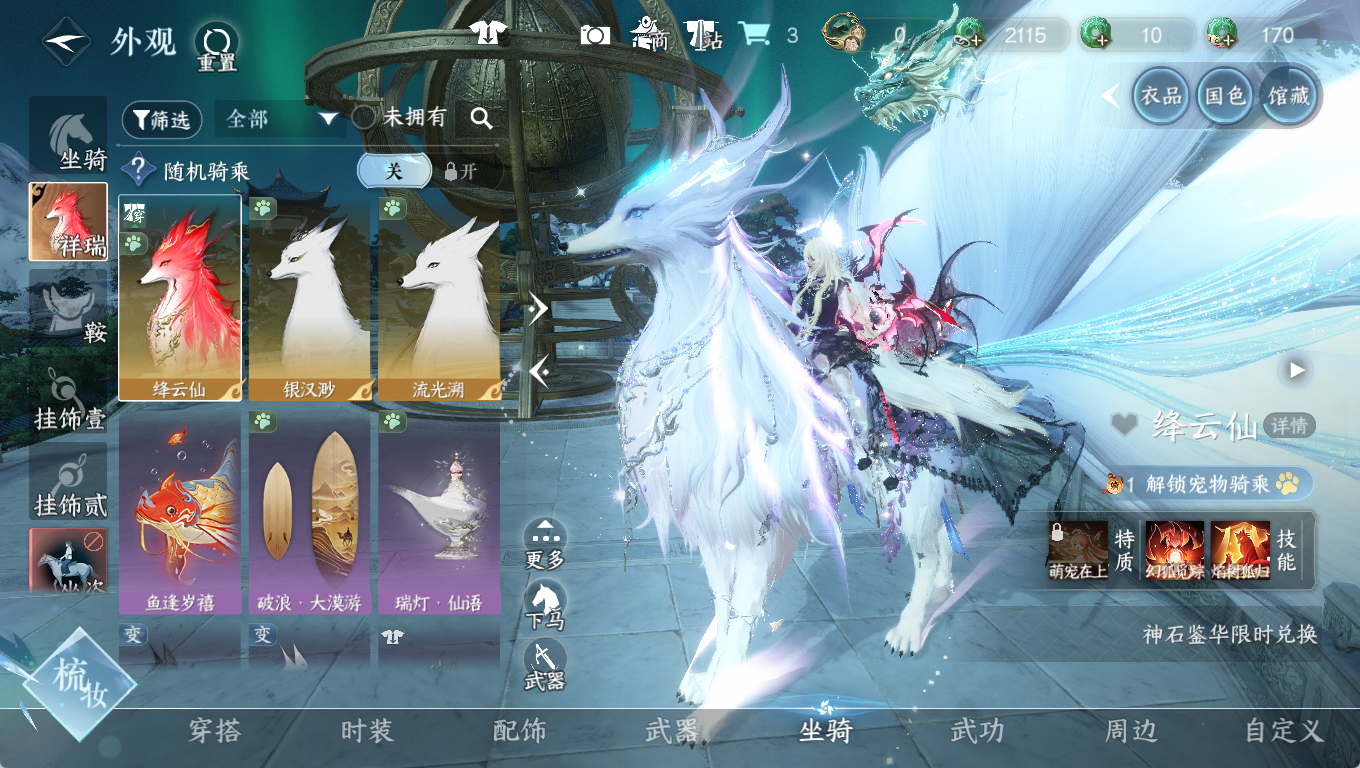
Task: Reset appearance with the 重置 button
Action: 216,46
